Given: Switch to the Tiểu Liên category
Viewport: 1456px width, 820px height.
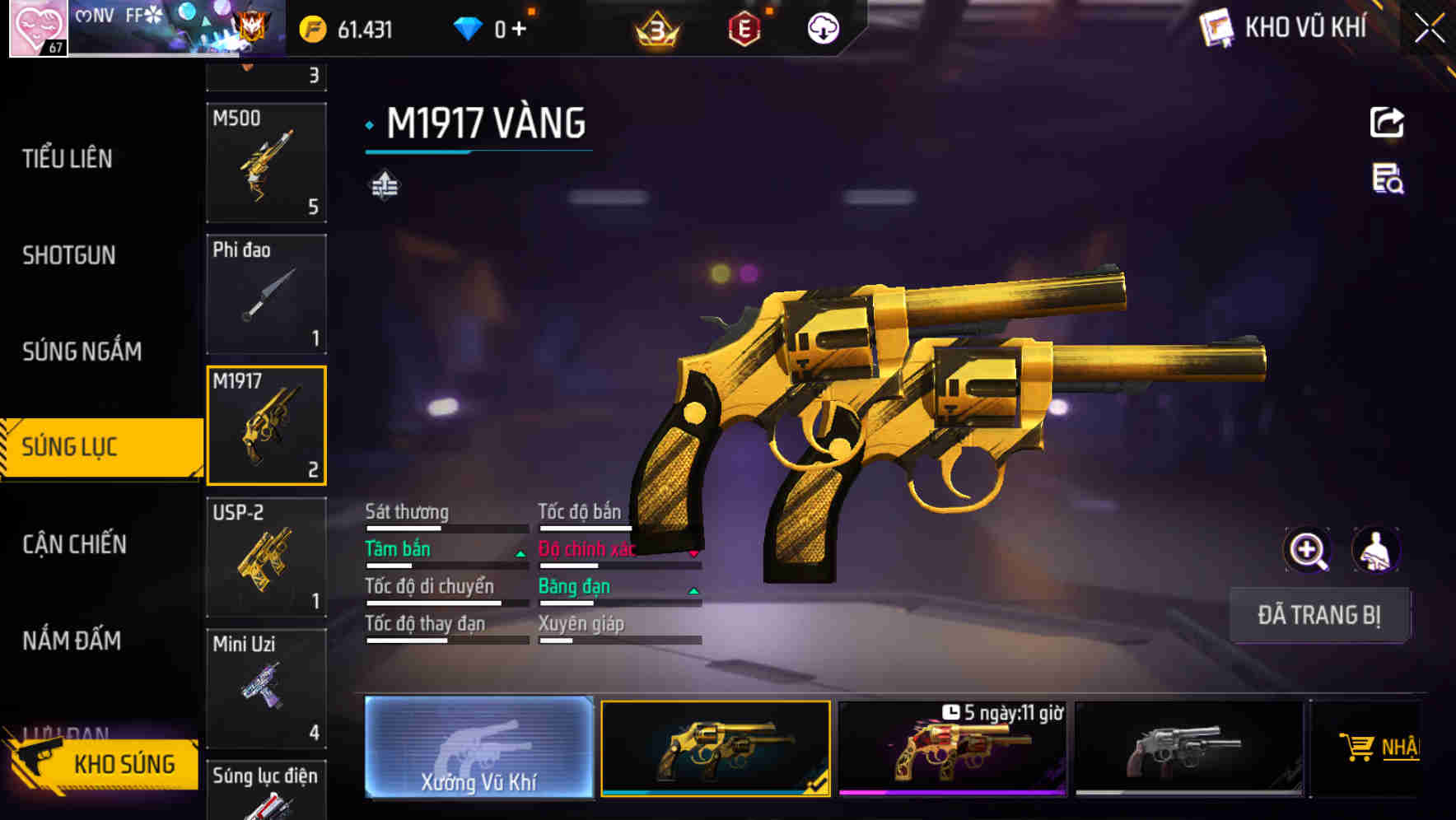Looking at the screenshot, I should pos(68,159).
